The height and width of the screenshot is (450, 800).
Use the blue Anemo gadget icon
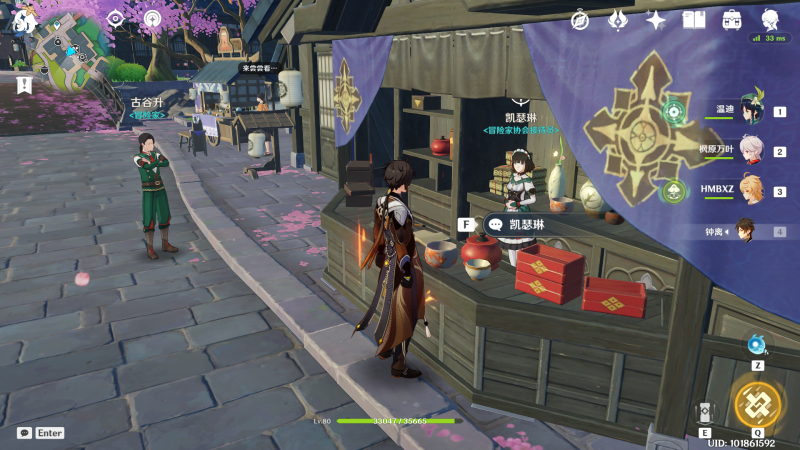pyautogui.click(x=757, y=346)
